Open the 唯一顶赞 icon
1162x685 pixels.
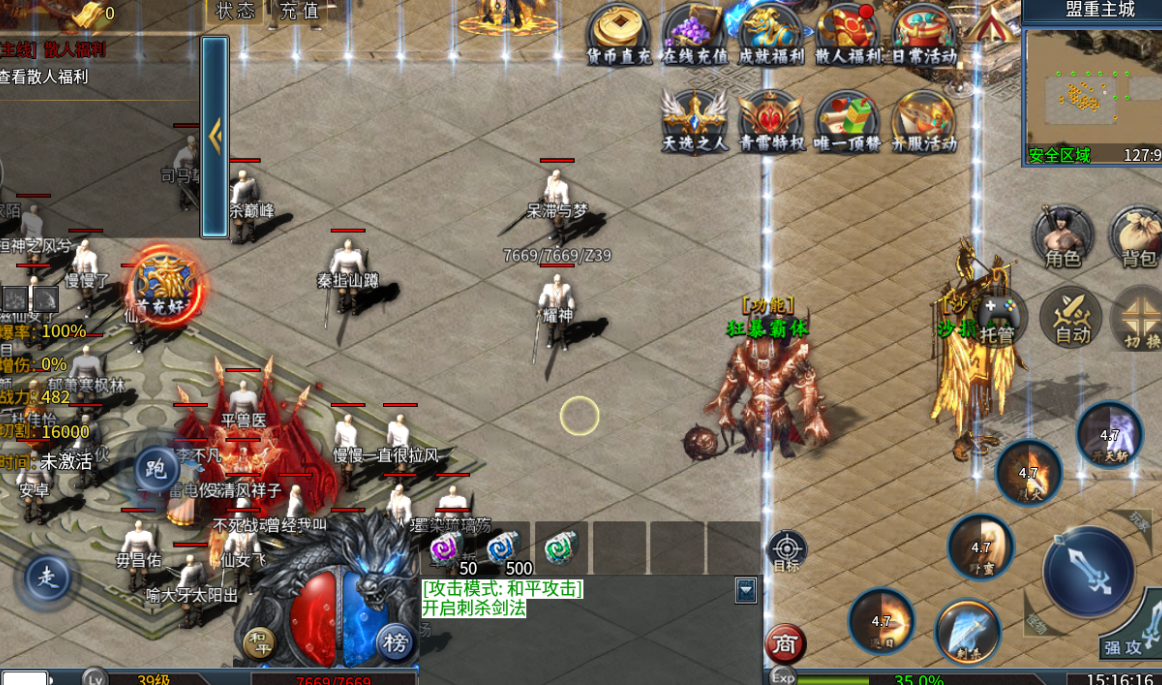click(x=846, y=120)
